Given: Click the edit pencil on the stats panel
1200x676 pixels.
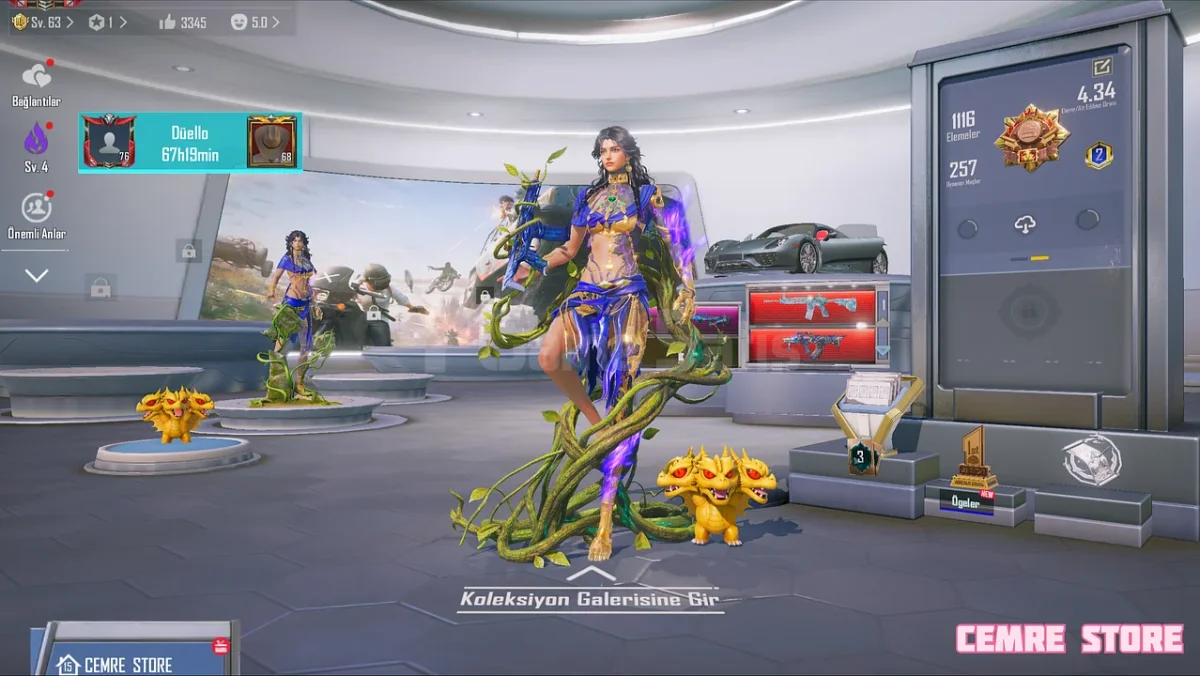Looking at the screenshot, I should 1102,67.
